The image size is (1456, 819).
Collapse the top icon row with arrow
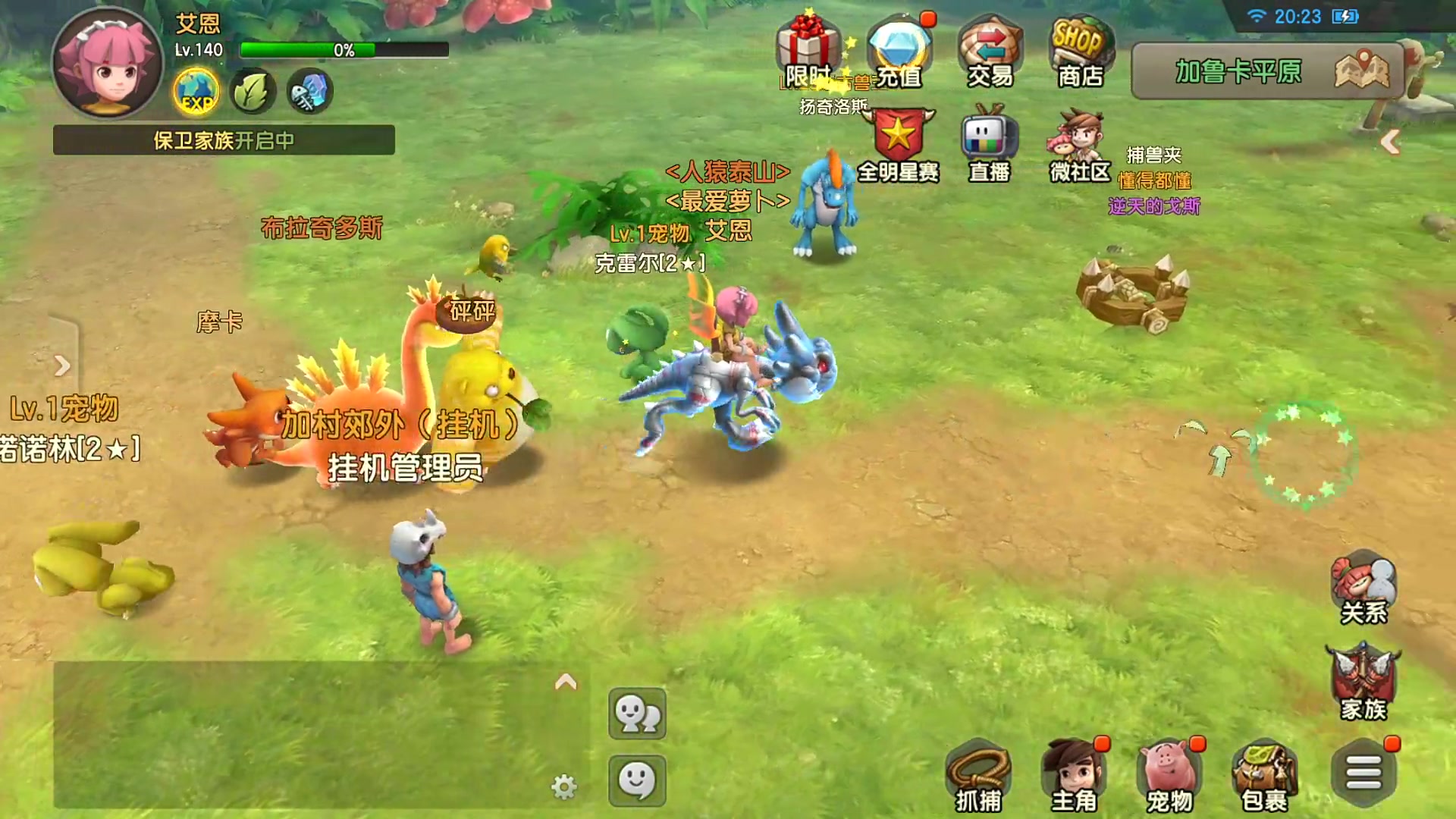tap(1390, 142)
